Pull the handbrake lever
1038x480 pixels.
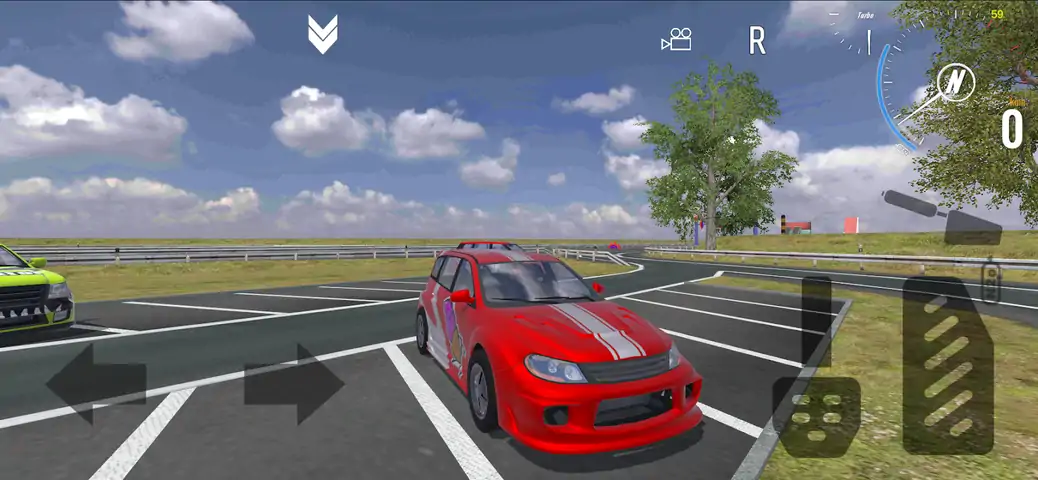[942, 217]
